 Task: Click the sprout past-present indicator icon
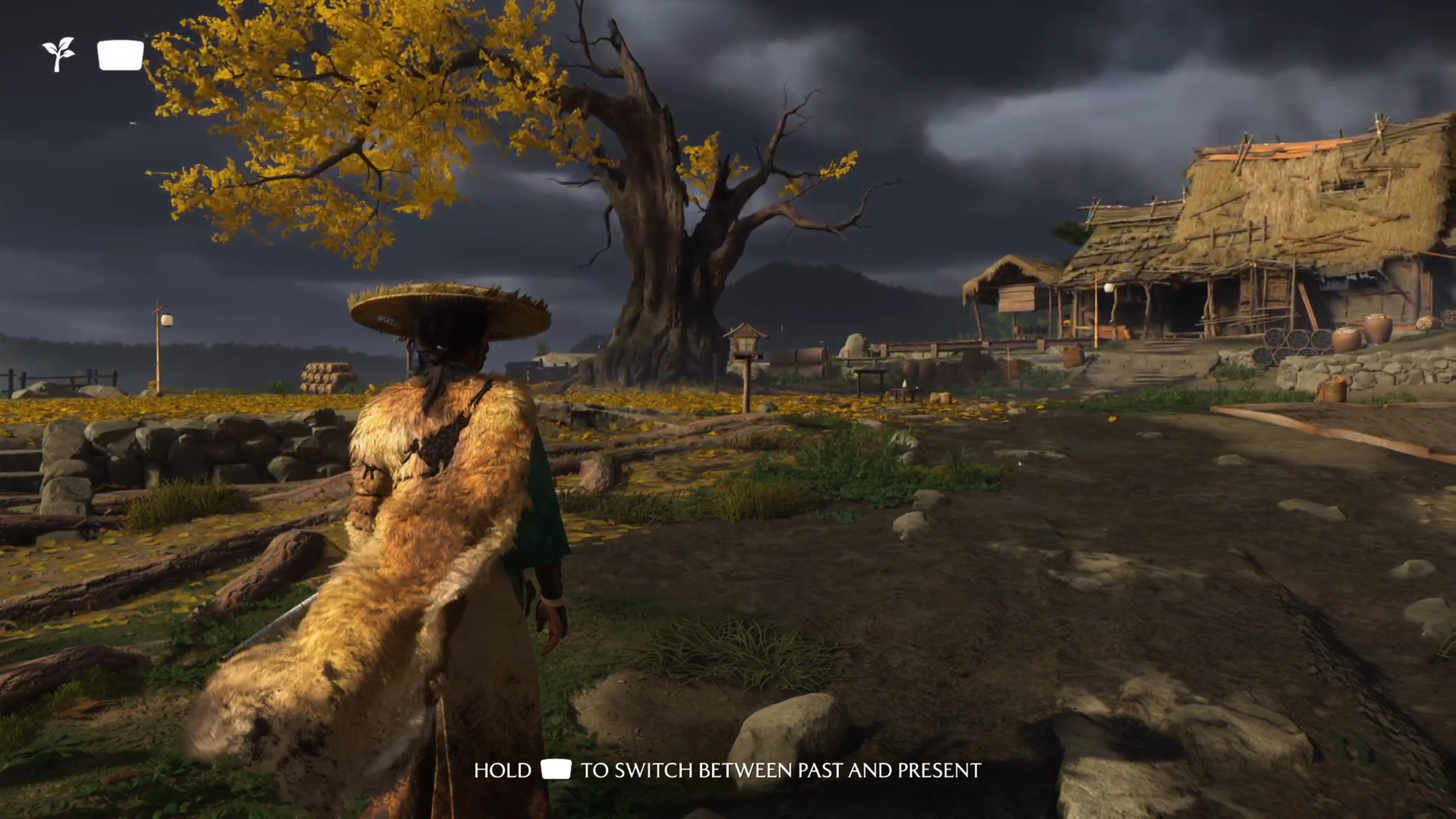tap(59, 55)
